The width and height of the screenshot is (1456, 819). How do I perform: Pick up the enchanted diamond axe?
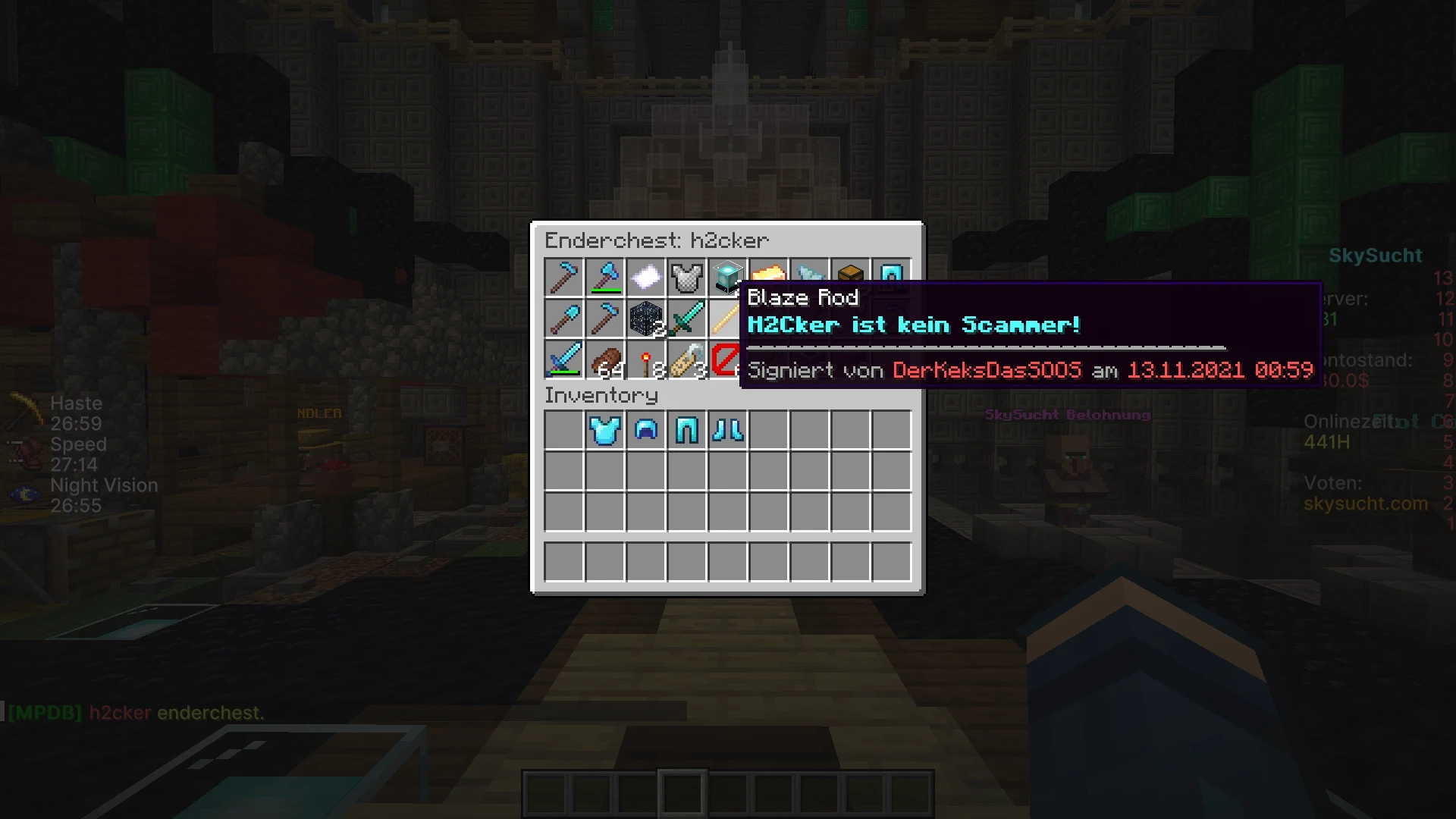pyautogui.click(x=604, y=278)
